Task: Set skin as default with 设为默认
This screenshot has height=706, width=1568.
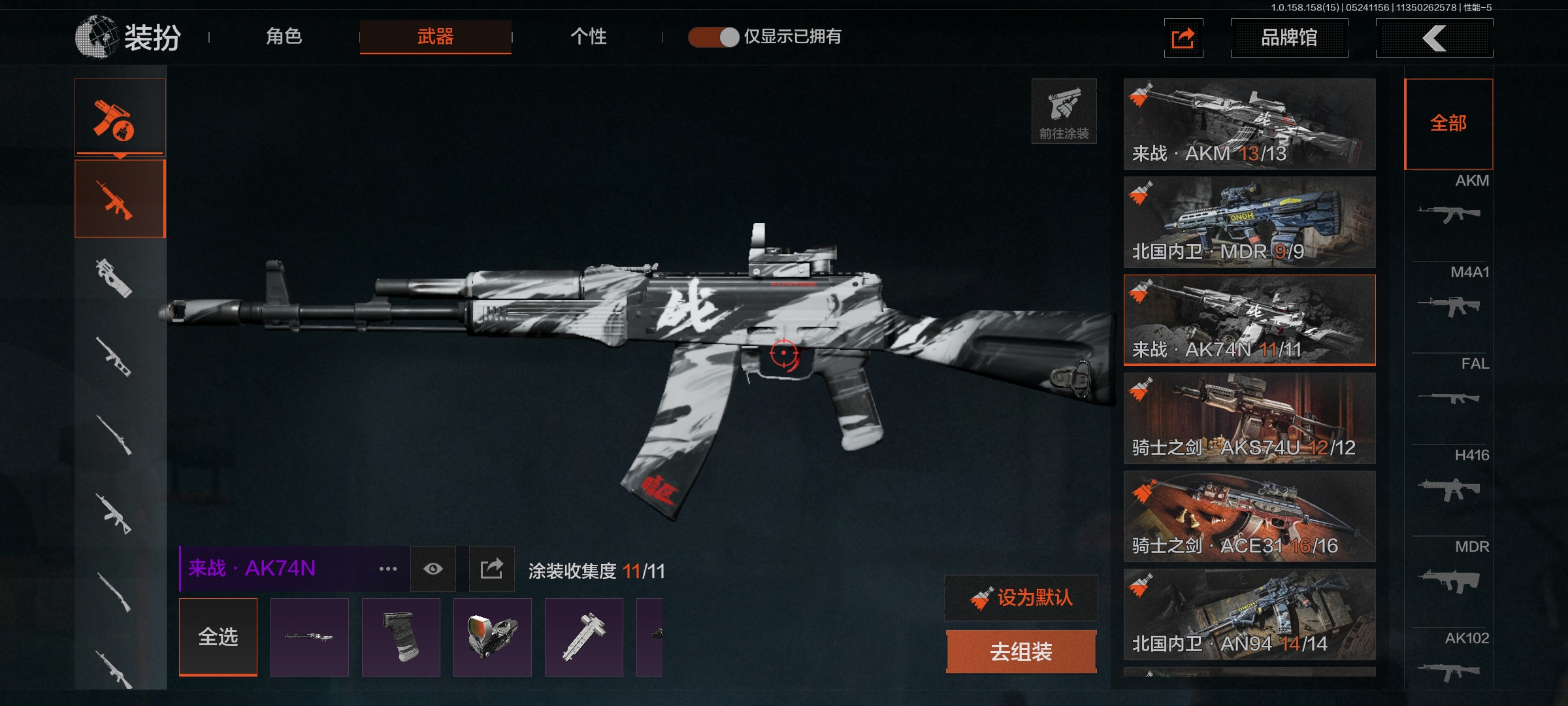Action: (1021, 597)
